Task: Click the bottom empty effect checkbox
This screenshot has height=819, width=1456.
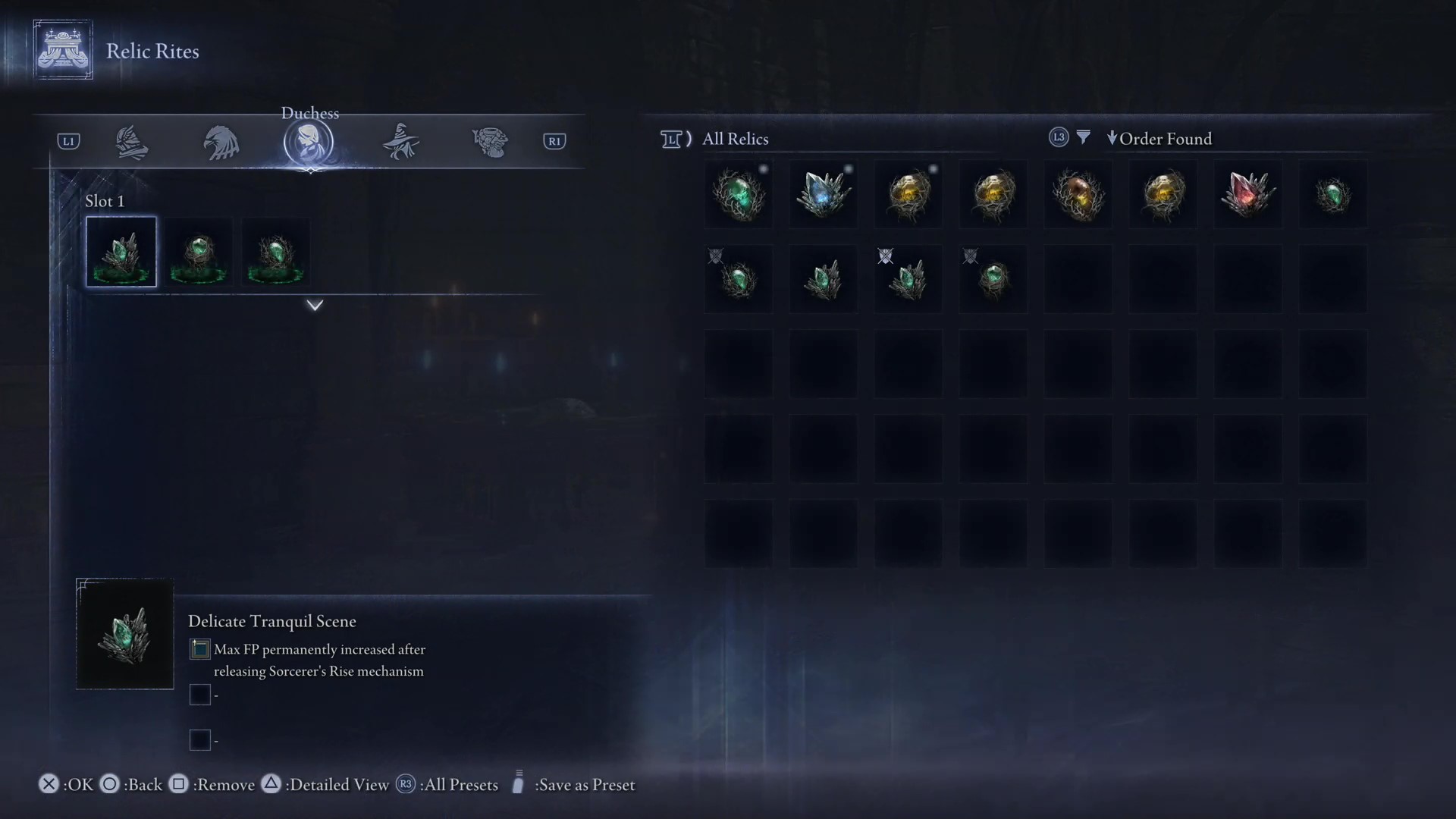Action: [200, 740]
